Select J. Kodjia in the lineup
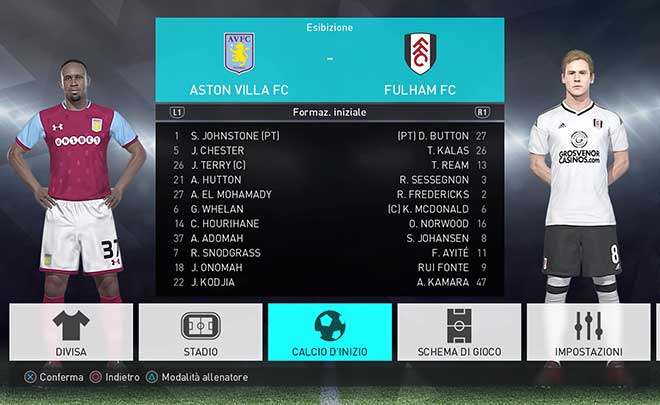The width and height of the screenshot is (660, 405). [212, 282]
